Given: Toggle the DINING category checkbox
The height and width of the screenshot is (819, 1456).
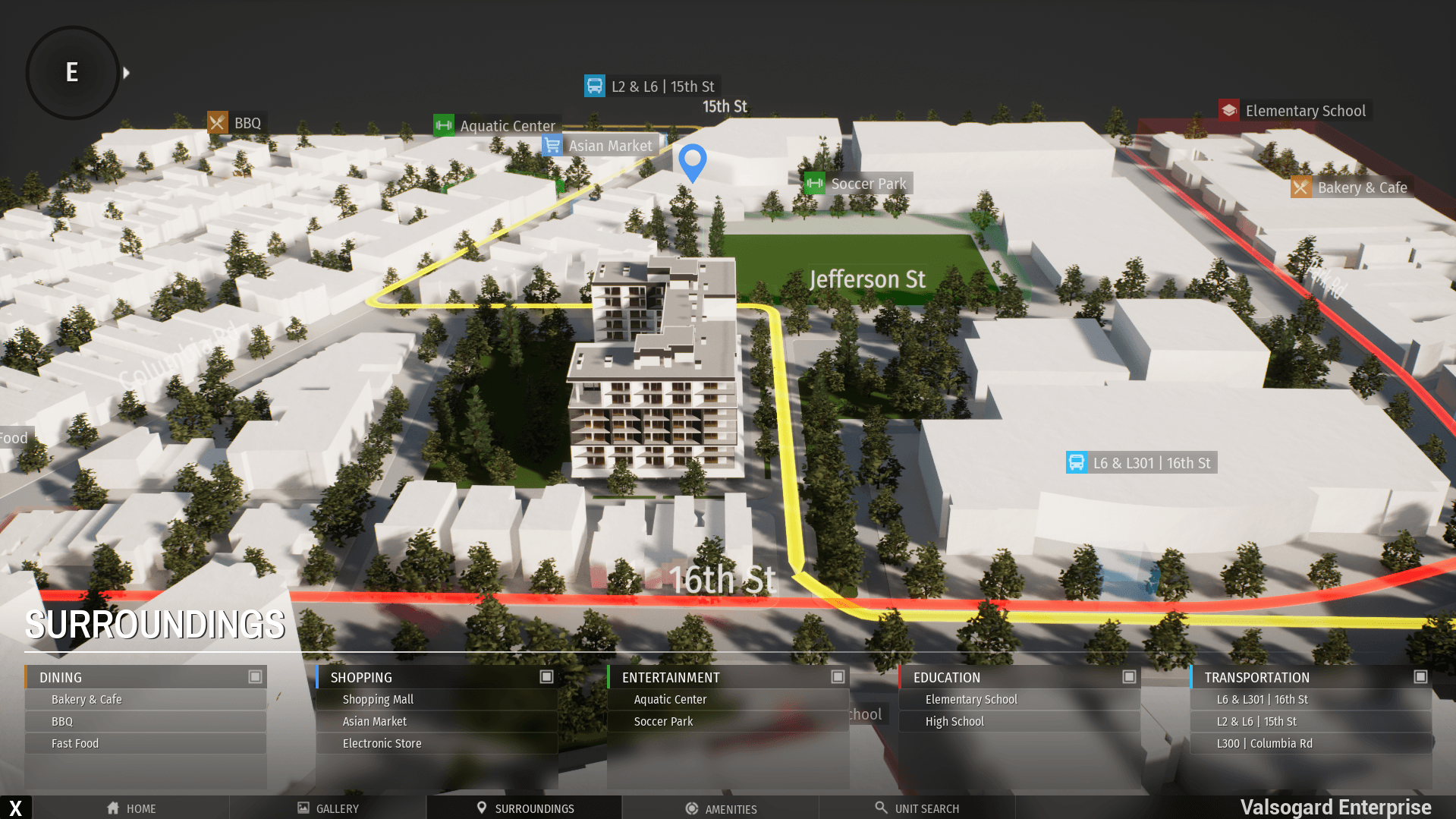Looking at the screenshot, I should click(256, 676).
